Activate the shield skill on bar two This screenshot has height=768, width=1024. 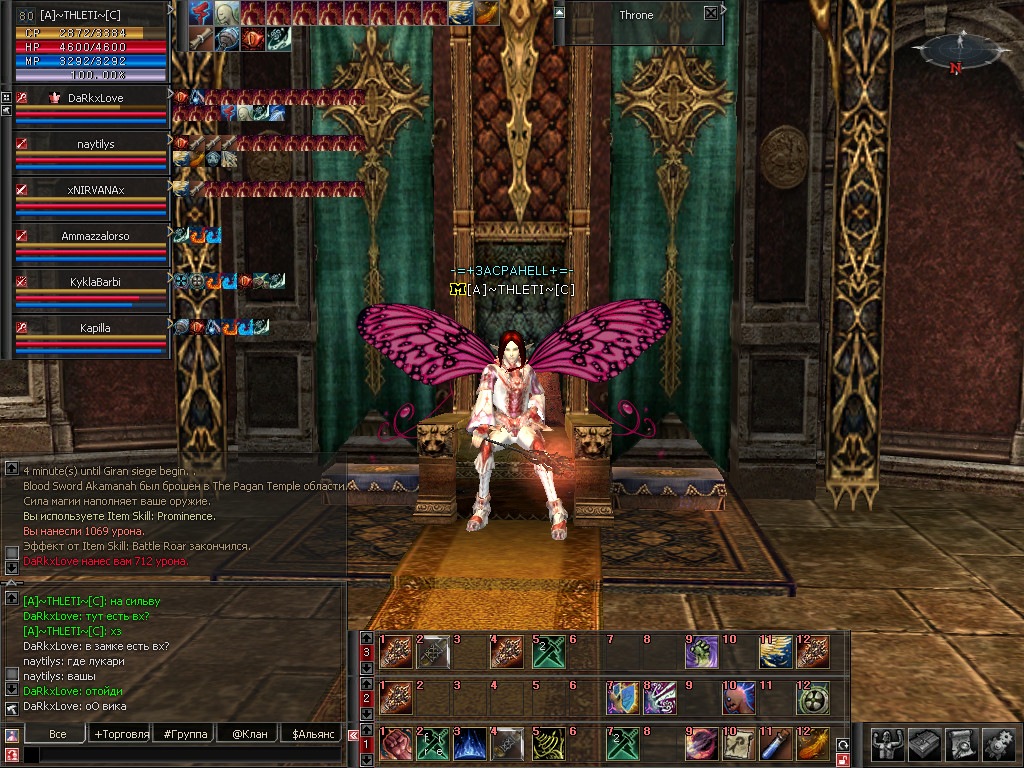click(x=622, y=697)
